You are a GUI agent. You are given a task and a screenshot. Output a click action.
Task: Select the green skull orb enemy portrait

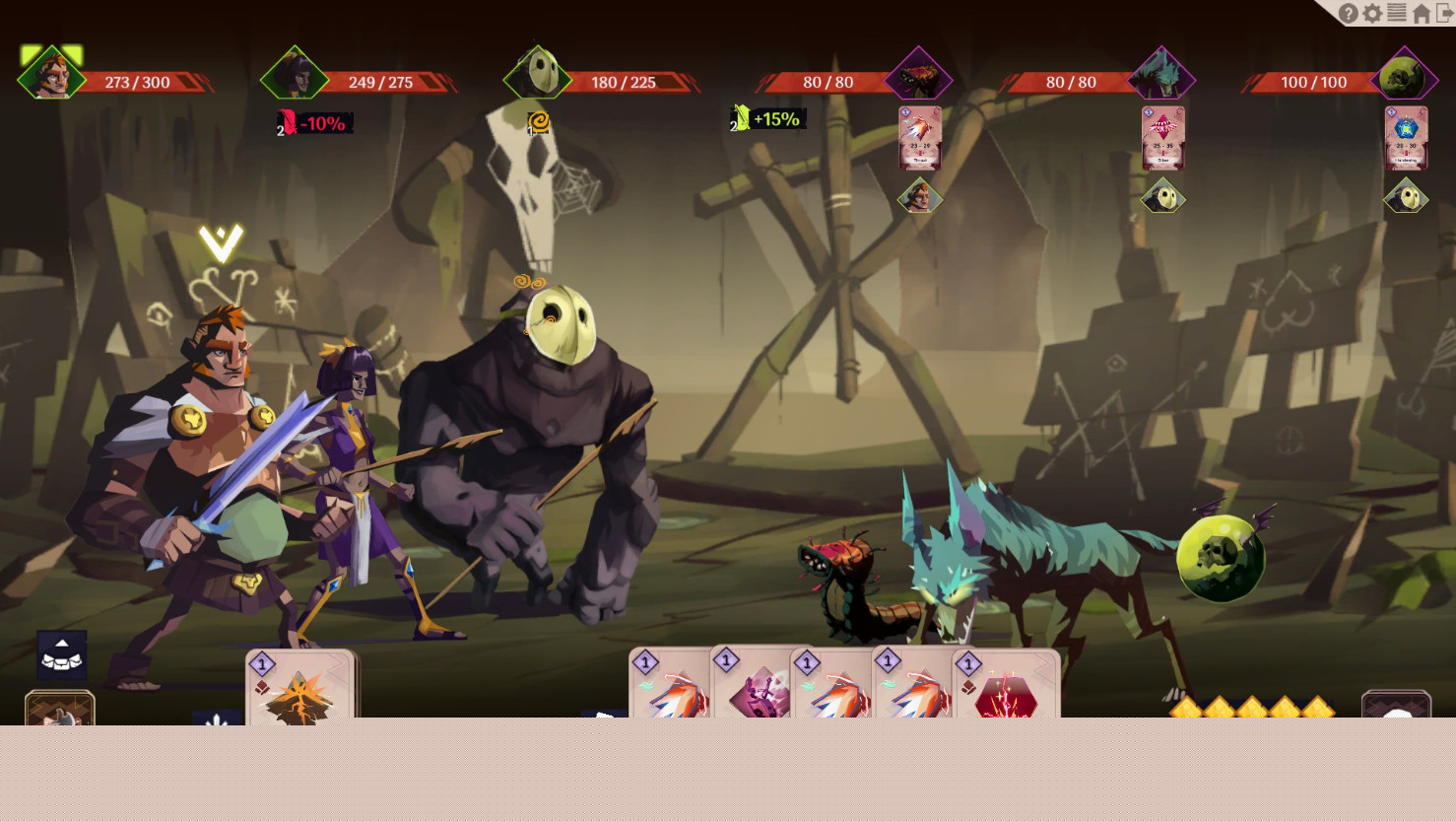coord(1405,76)
